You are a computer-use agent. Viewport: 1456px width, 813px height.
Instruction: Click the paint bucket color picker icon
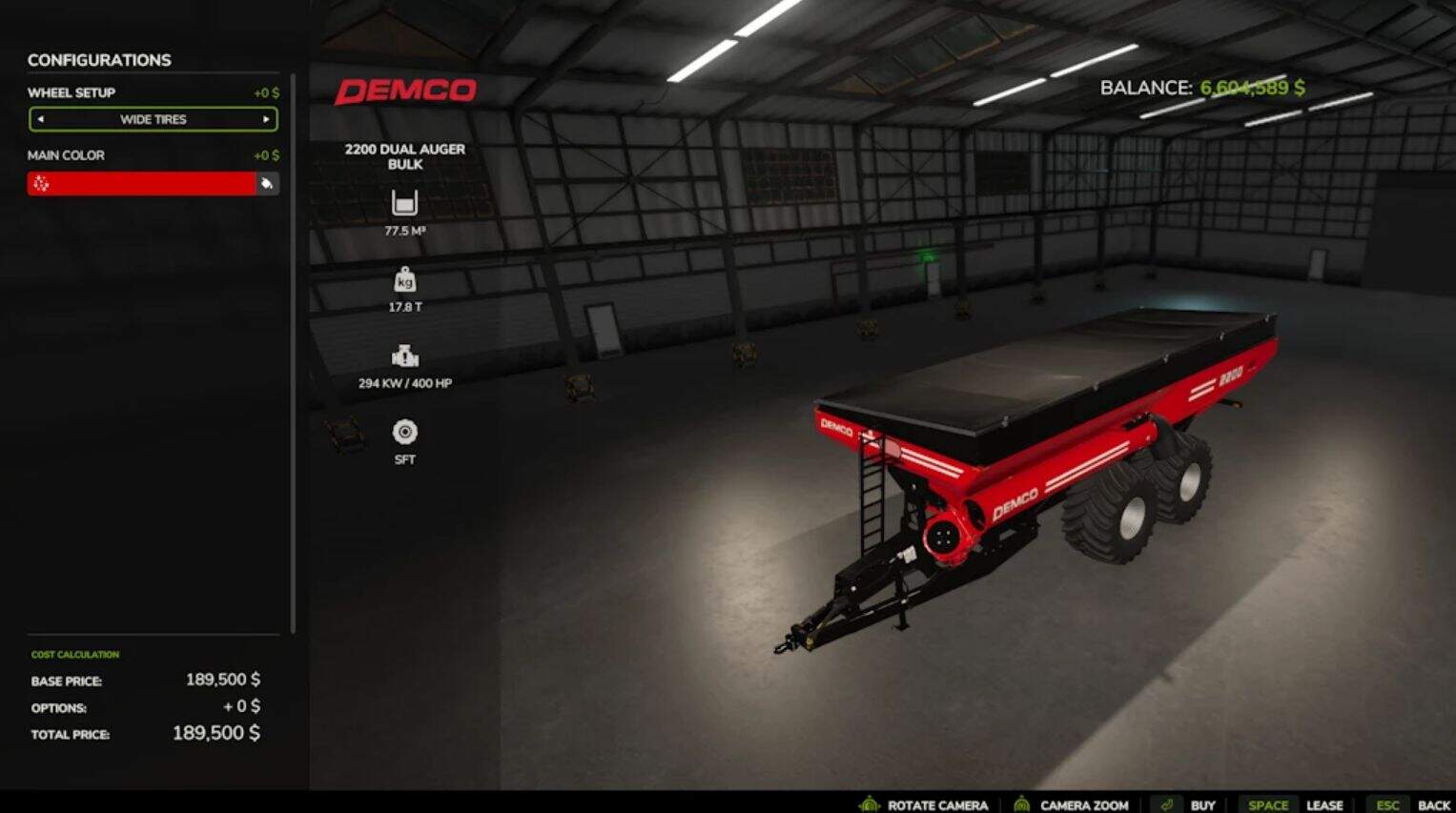[267, 184]
